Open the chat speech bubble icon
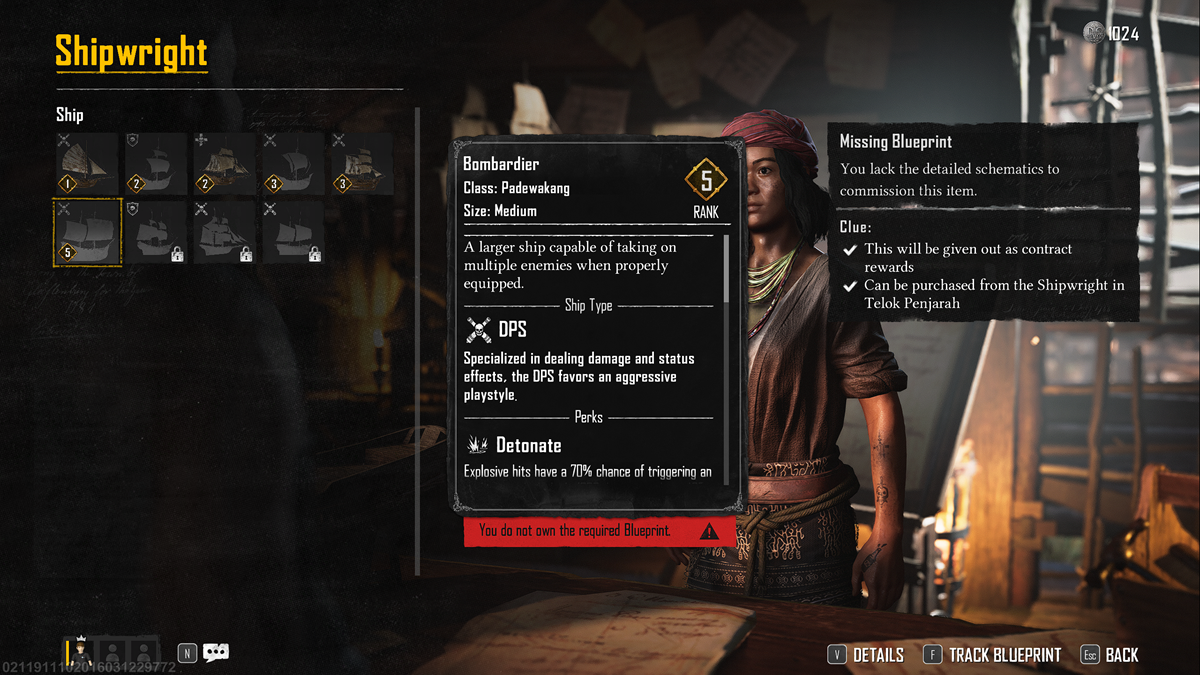This screenshot has height=675, width=1200. click(216, 653)
